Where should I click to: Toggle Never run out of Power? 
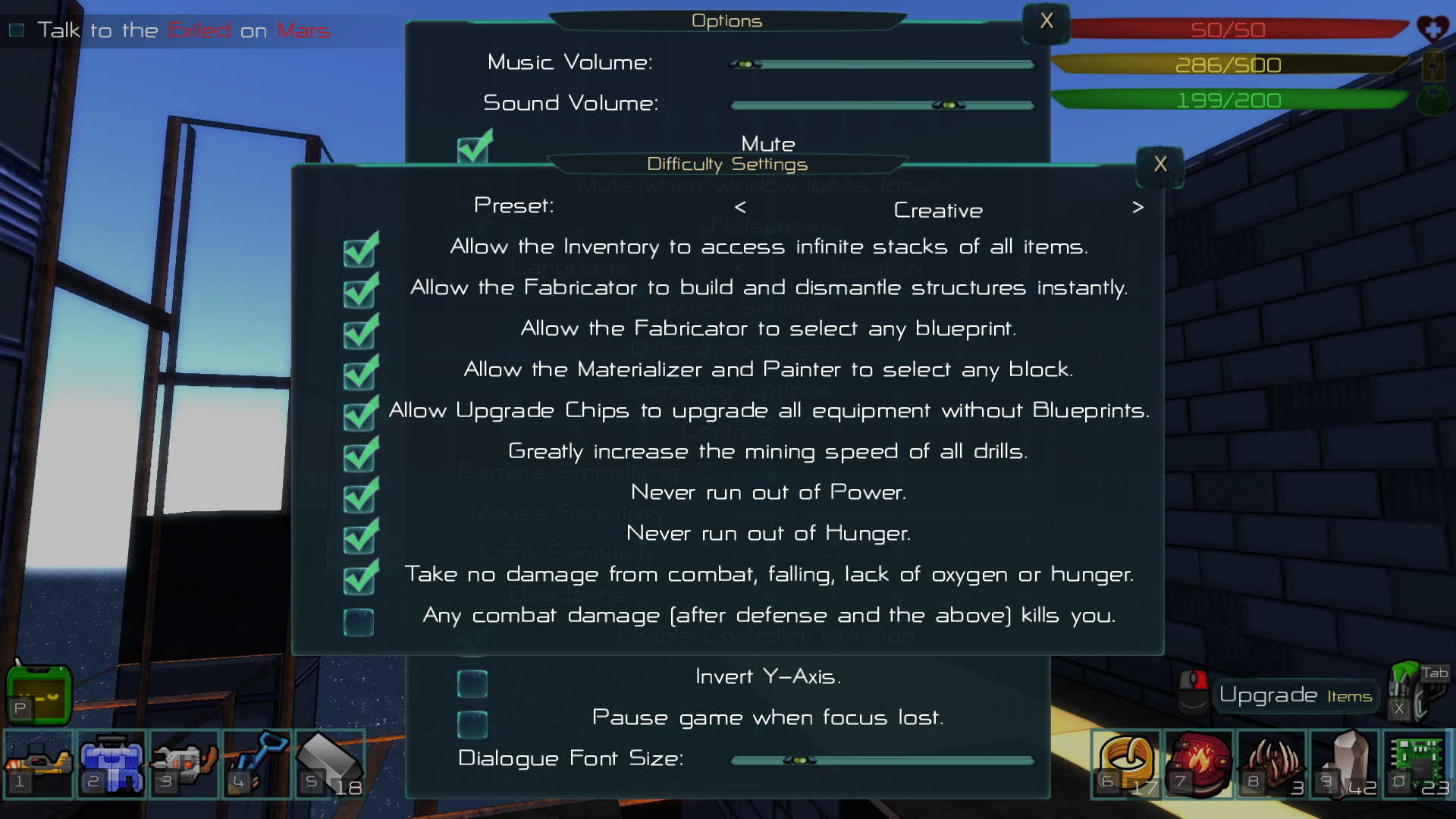coord(359,497)
